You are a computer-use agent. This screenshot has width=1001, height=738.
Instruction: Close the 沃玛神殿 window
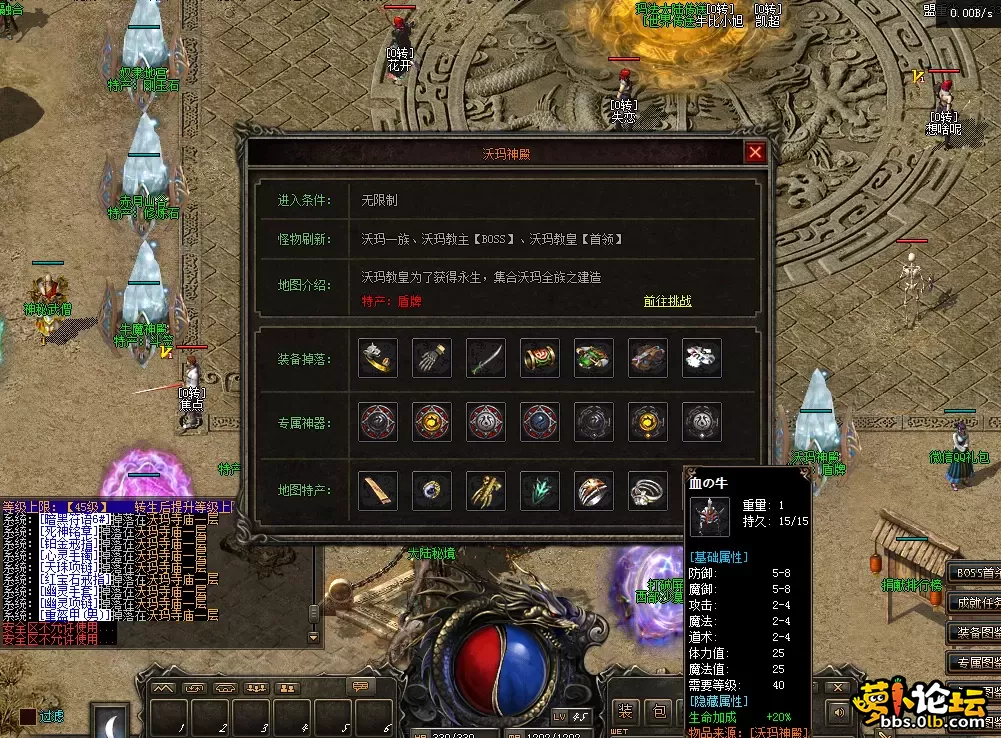pos(755,153)
